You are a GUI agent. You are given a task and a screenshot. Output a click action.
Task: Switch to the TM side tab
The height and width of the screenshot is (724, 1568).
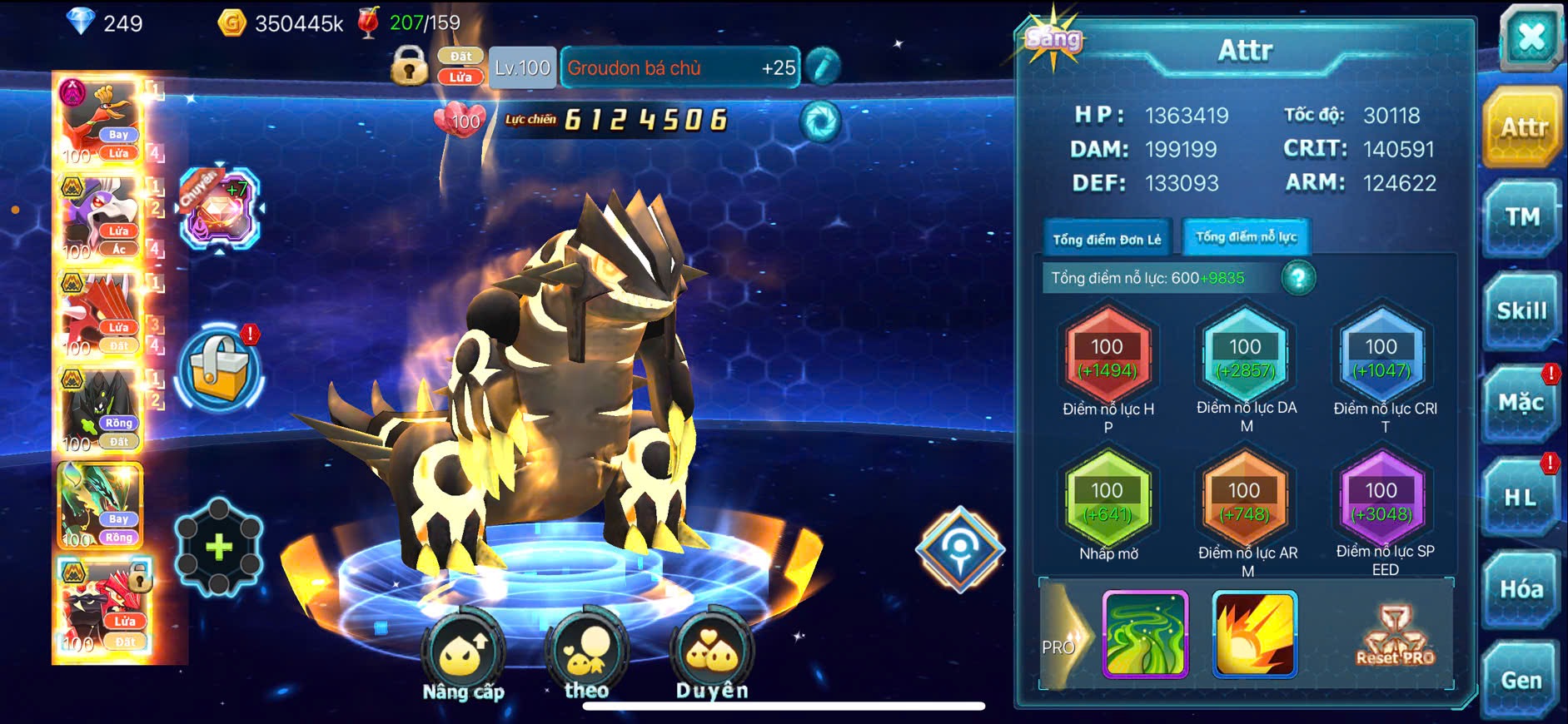point(1521,218)
